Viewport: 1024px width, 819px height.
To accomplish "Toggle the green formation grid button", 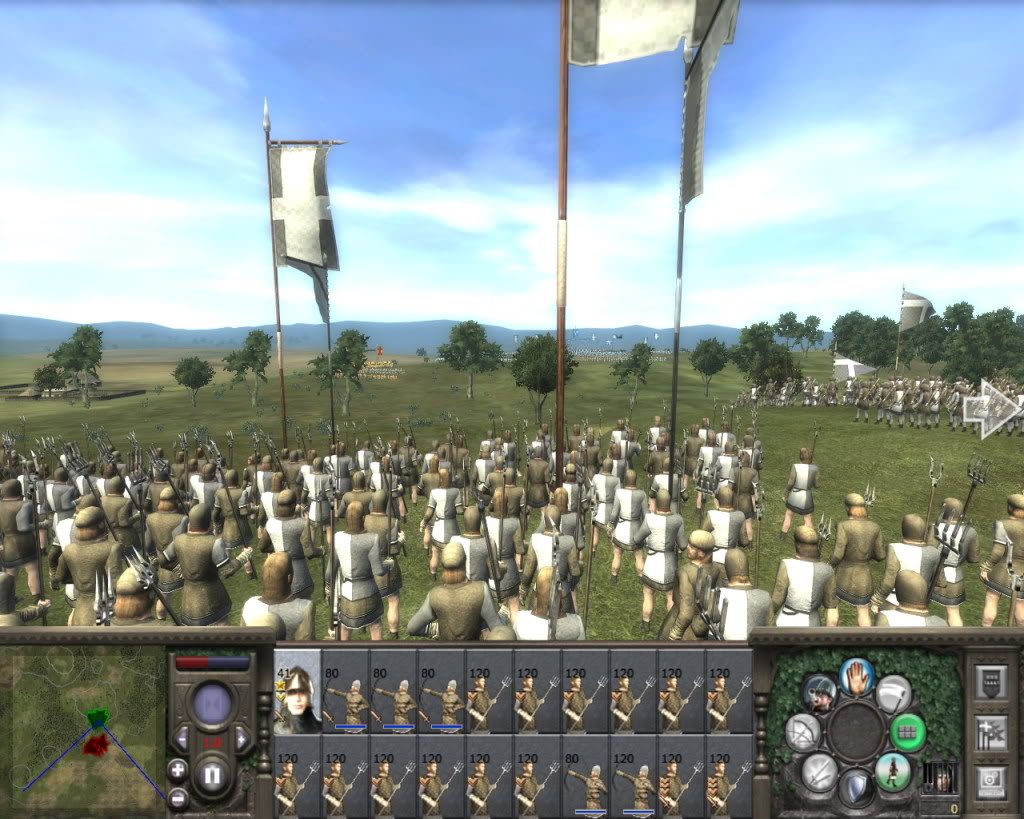I will point(908,732).
